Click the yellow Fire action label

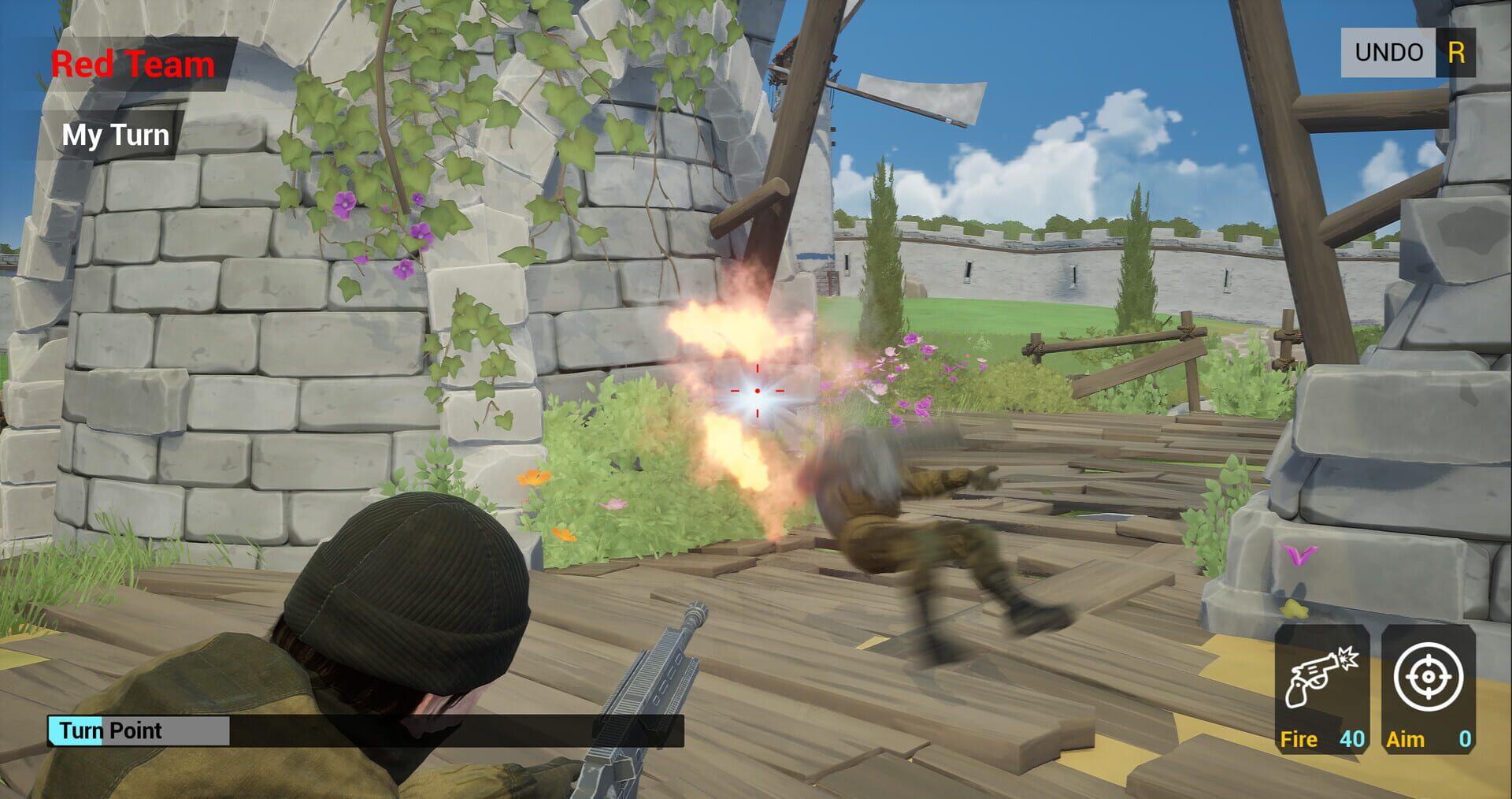click(x=1299, y=740)
